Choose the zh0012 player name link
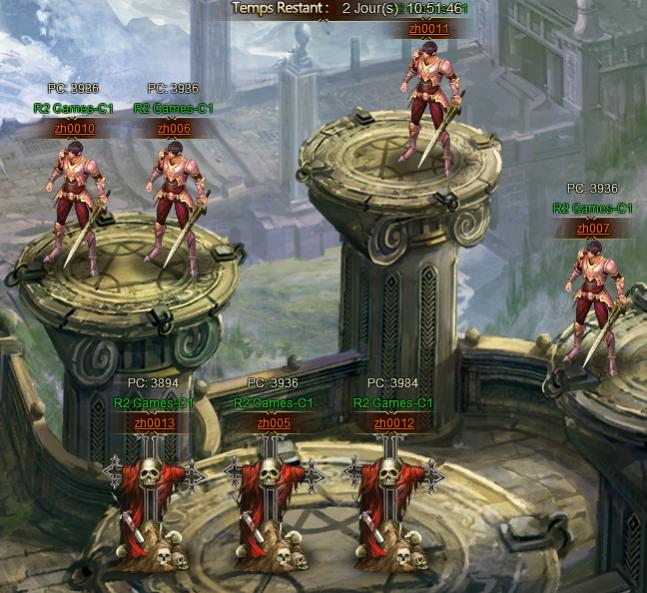 tap(394, 423)
